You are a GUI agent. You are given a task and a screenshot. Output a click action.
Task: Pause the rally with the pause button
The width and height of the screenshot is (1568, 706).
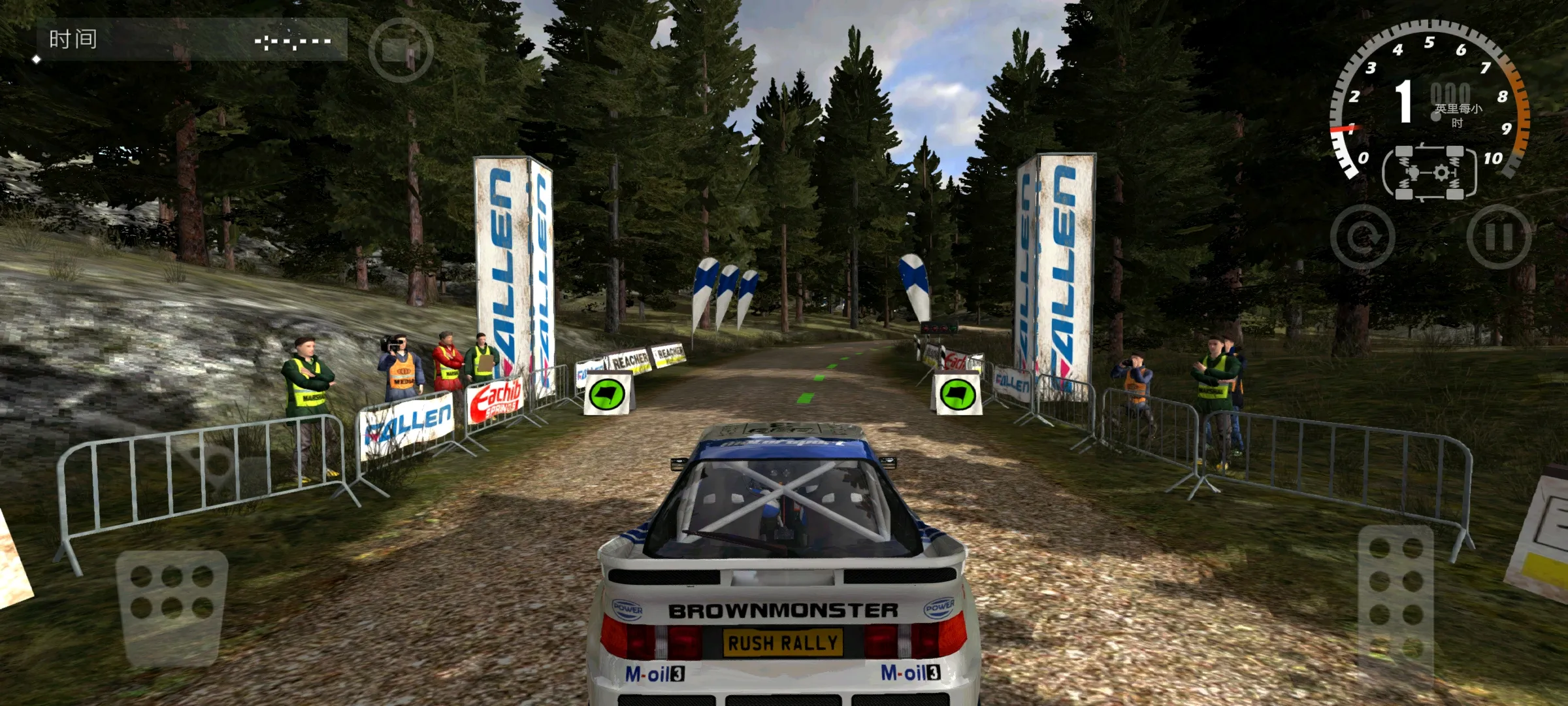click(x=1499, y=237)
